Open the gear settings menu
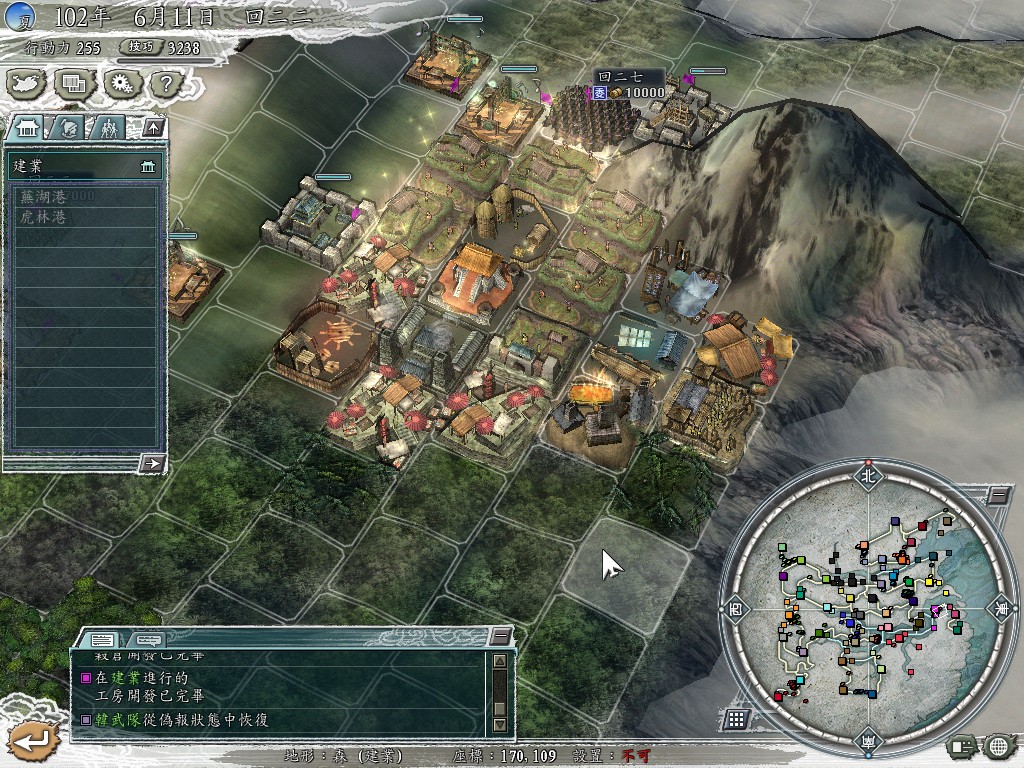Screen dimensions: 1024x768 (121, 84)
